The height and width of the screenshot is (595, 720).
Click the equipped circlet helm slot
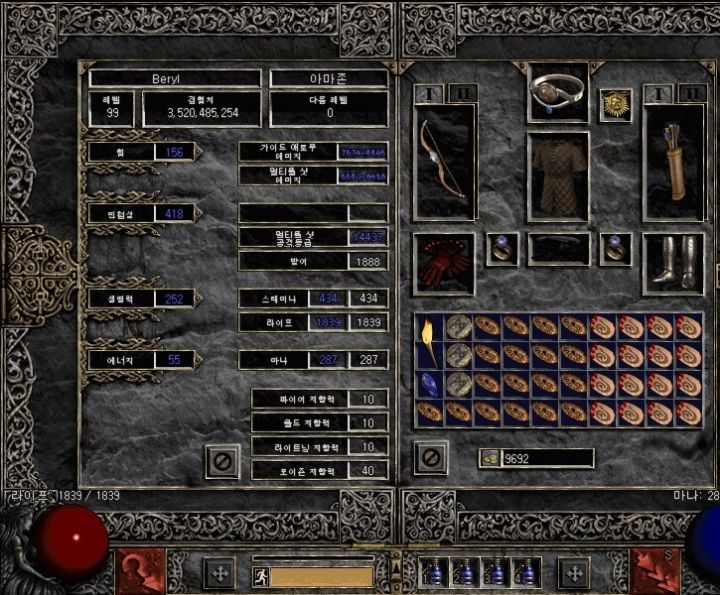pos(558,93)
